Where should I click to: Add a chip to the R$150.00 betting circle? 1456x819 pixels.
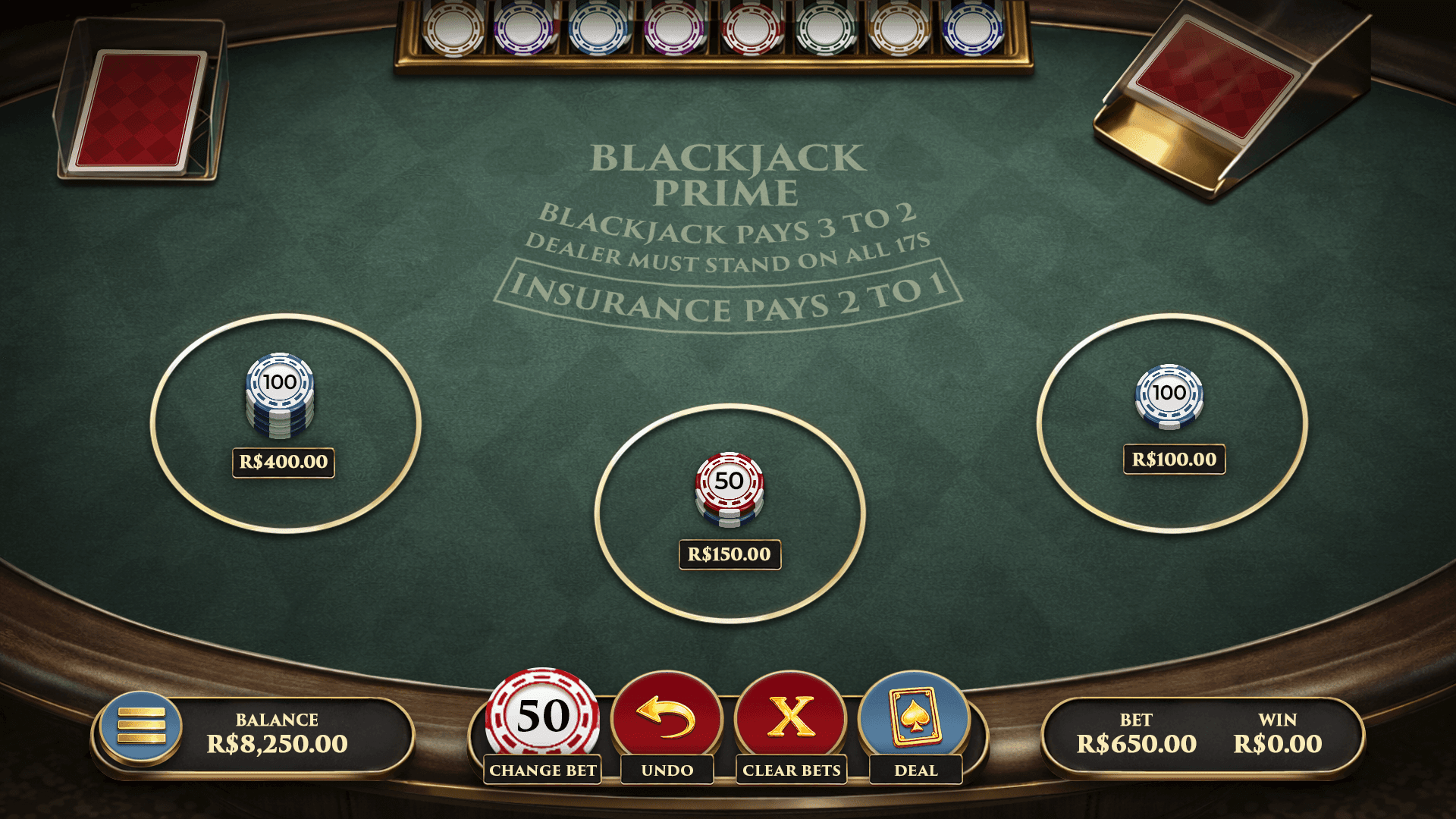[730, 513]
